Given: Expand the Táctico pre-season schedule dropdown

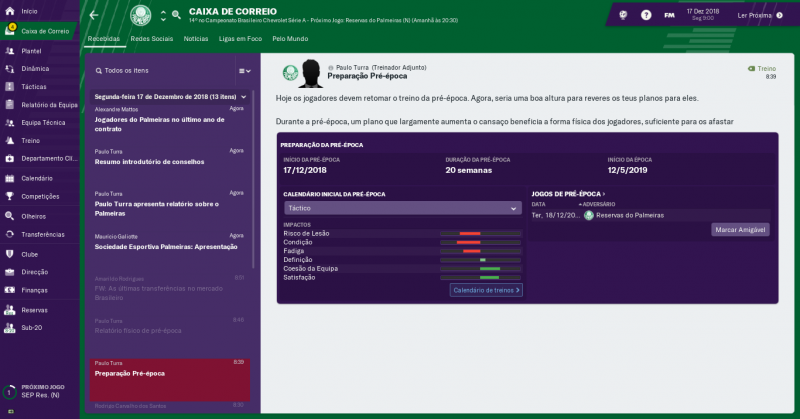Looking at the screenshot, I should click(402, 208).
